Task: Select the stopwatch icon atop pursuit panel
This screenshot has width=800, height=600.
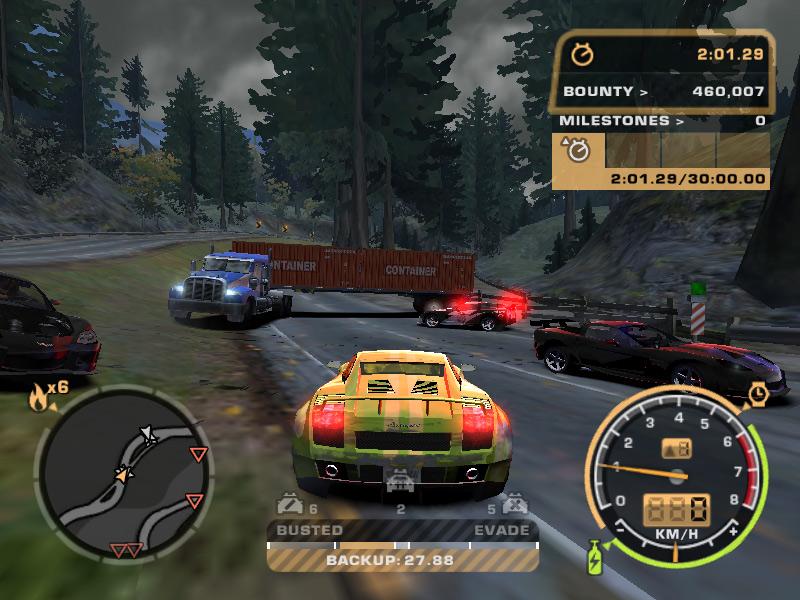Action: (582, 54)
